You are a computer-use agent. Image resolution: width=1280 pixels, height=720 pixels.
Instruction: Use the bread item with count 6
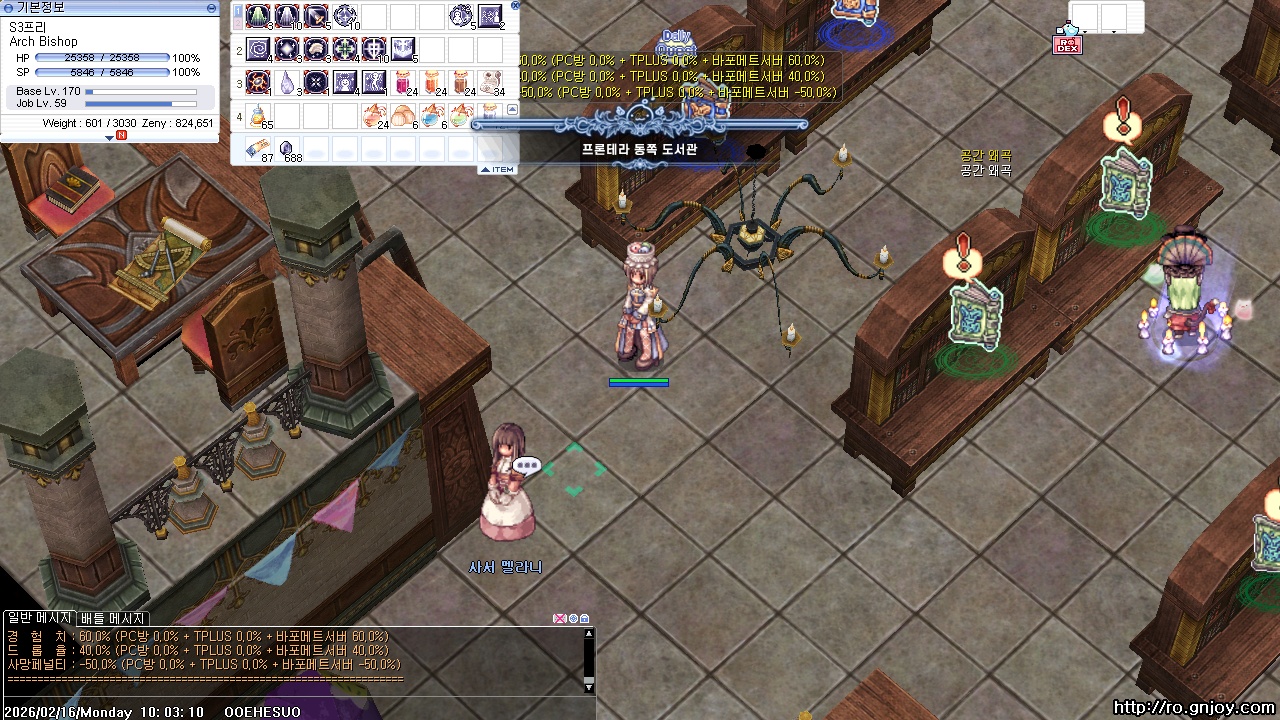click(403, 115)
